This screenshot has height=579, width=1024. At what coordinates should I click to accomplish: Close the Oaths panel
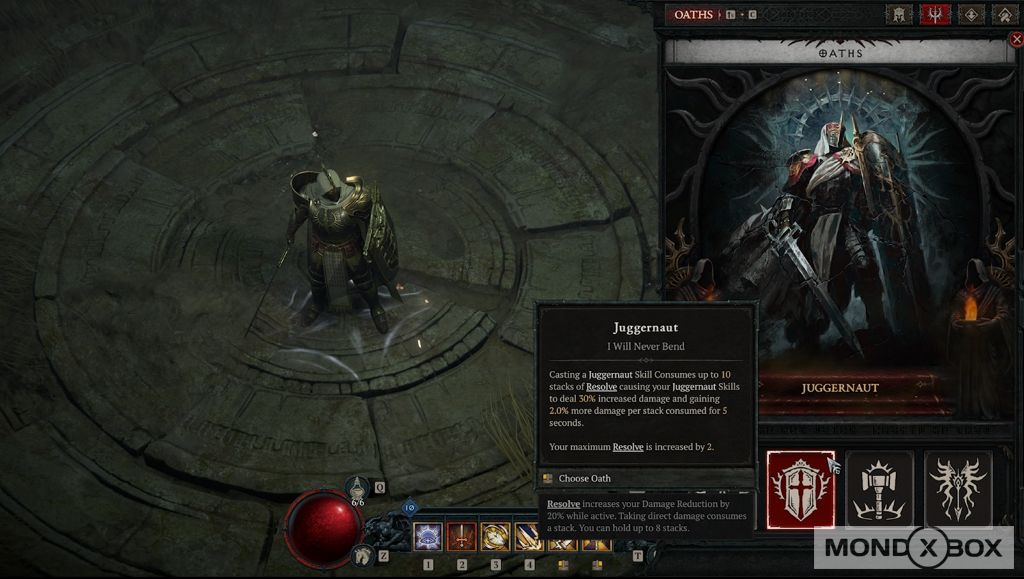click(x=1017, y=40)
